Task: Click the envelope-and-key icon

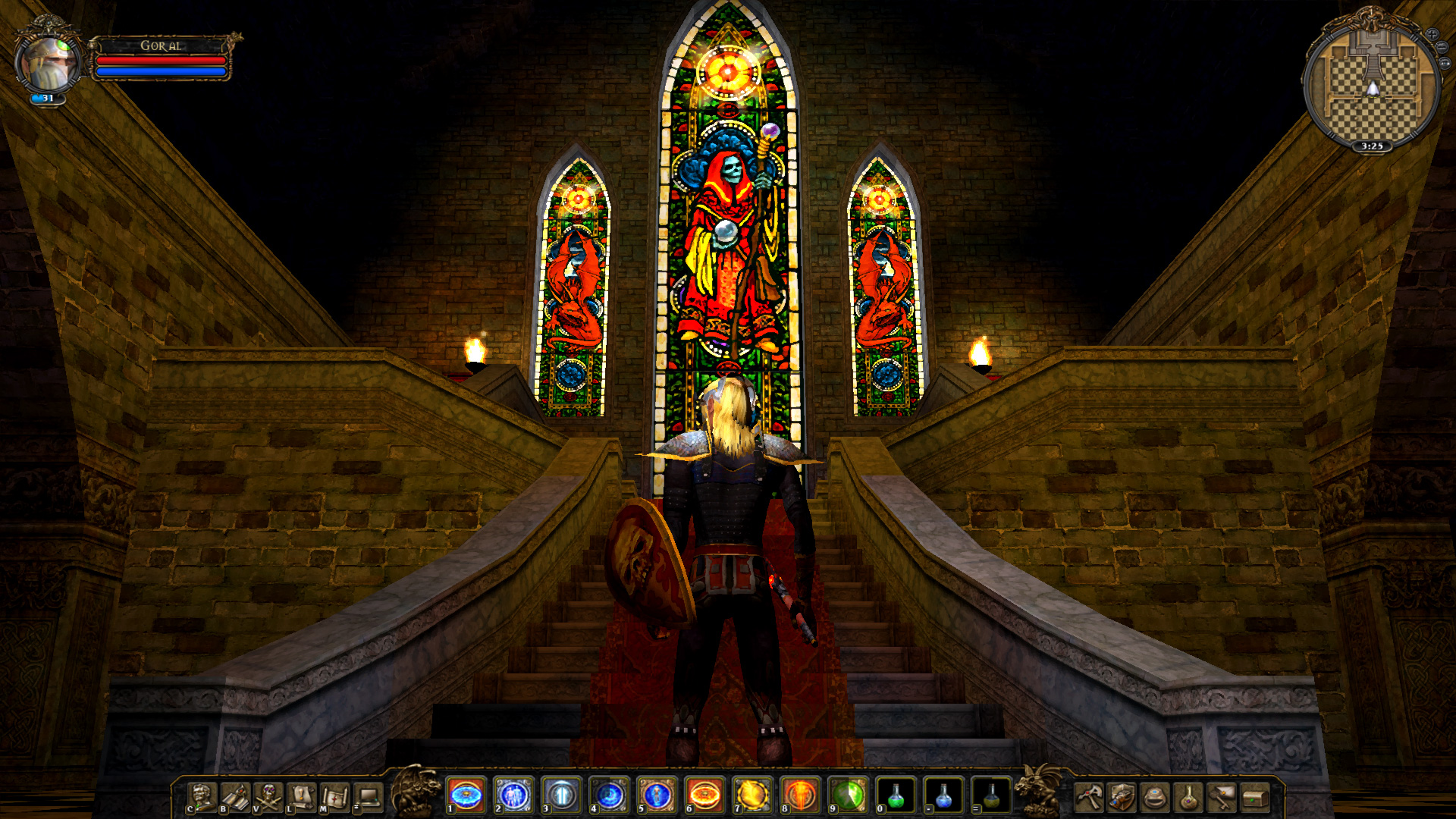Action: click(x=1221, y=798)
